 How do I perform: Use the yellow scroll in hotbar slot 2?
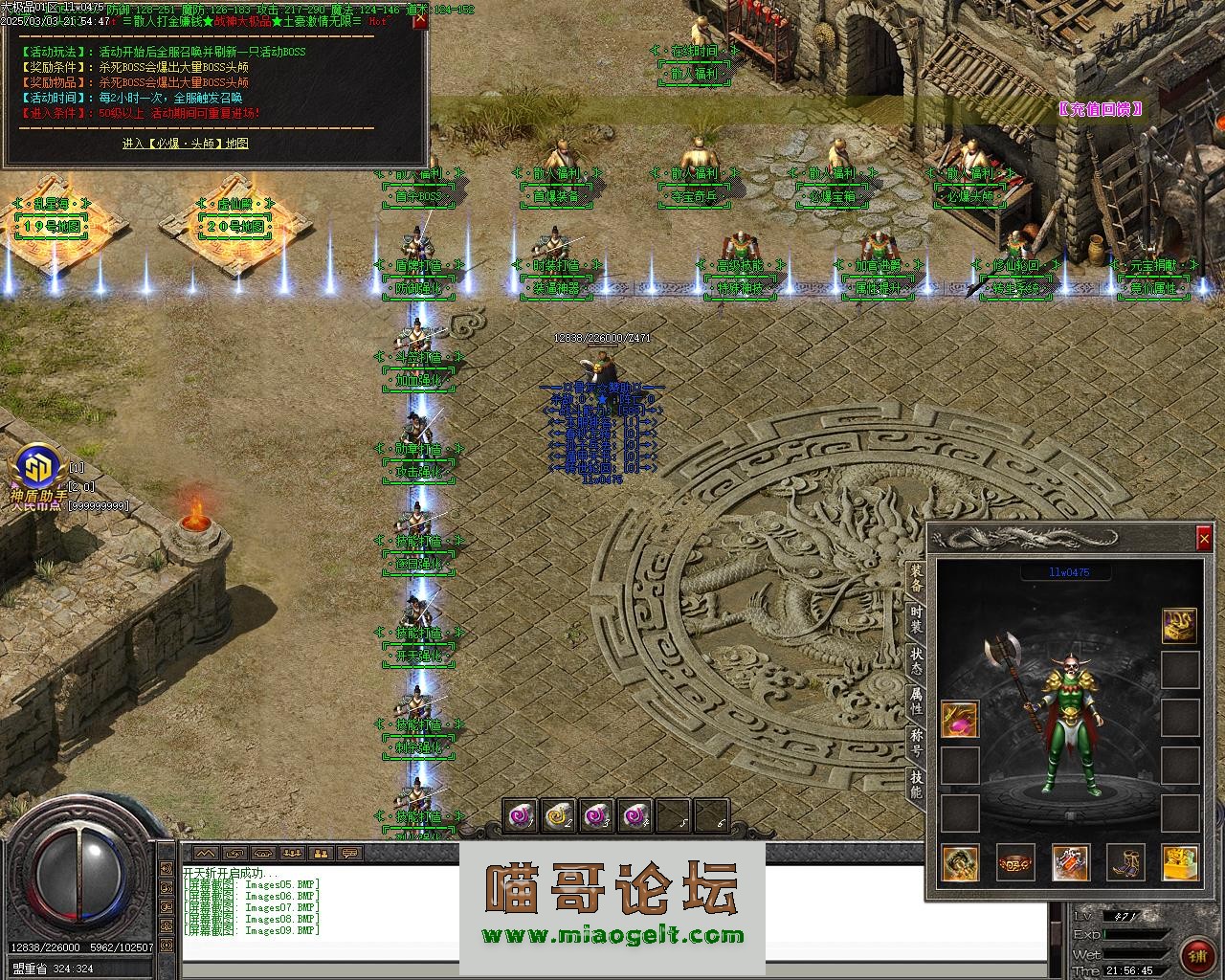click(x=559, y=816)
